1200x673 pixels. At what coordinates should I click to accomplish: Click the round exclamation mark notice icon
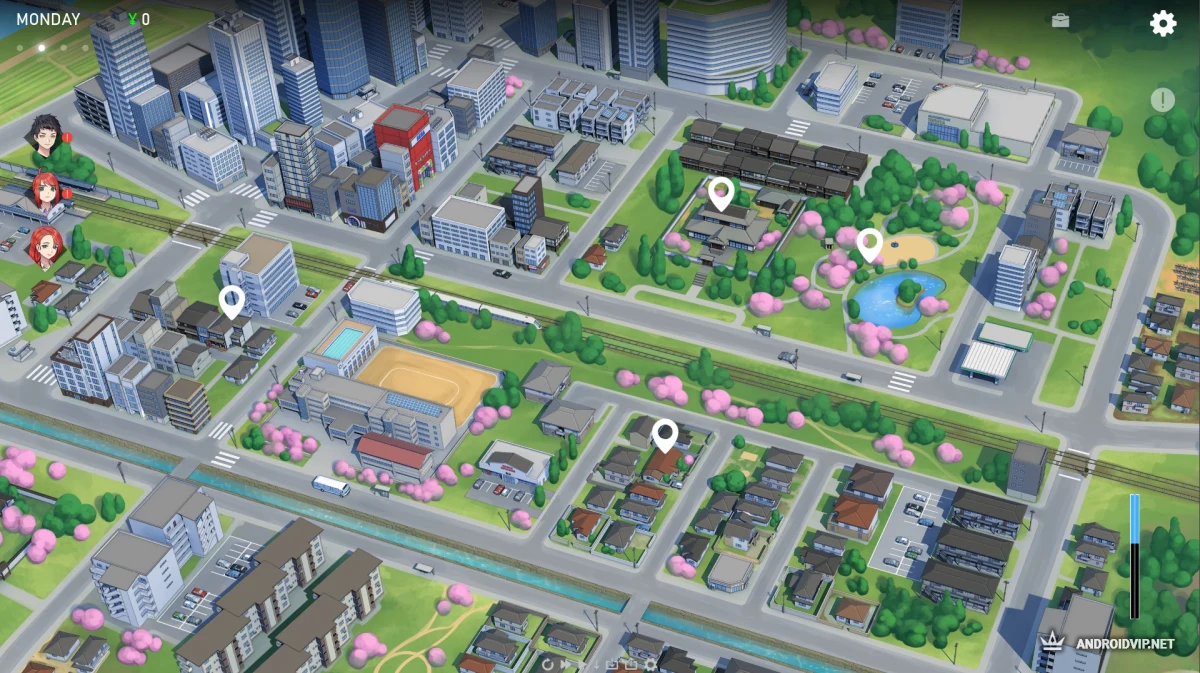(1162, 100)
